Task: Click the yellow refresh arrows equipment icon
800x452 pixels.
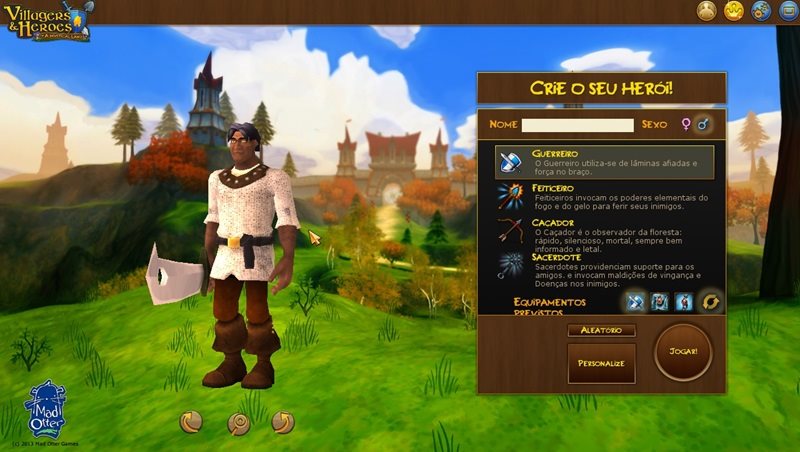Action: (711, 301)
